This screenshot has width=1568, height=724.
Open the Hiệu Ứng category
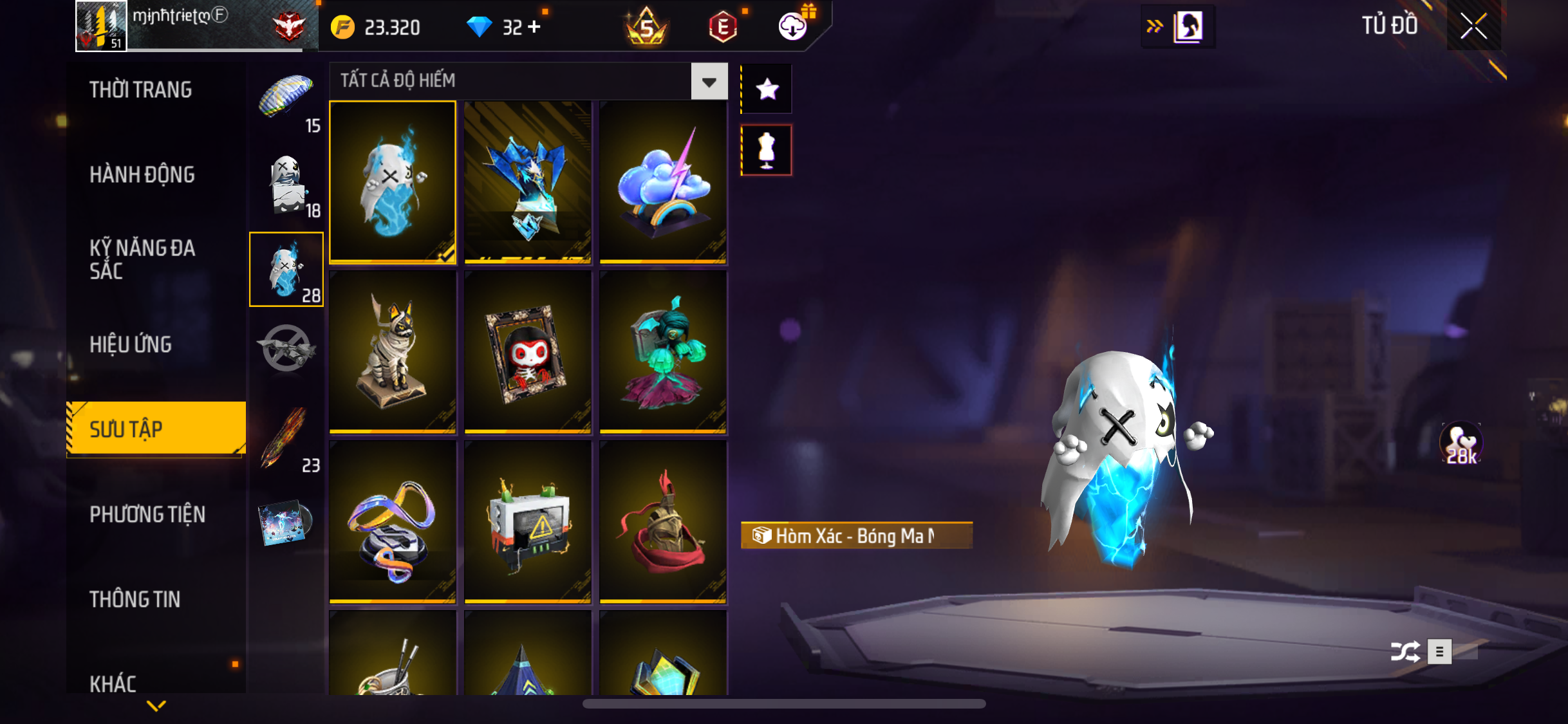[x=131, y=344]
